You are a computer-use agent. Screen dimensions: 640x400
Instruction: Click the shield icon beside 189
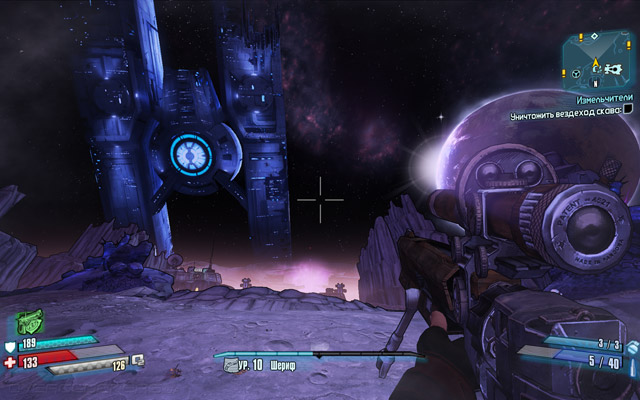tap(11, 345)
